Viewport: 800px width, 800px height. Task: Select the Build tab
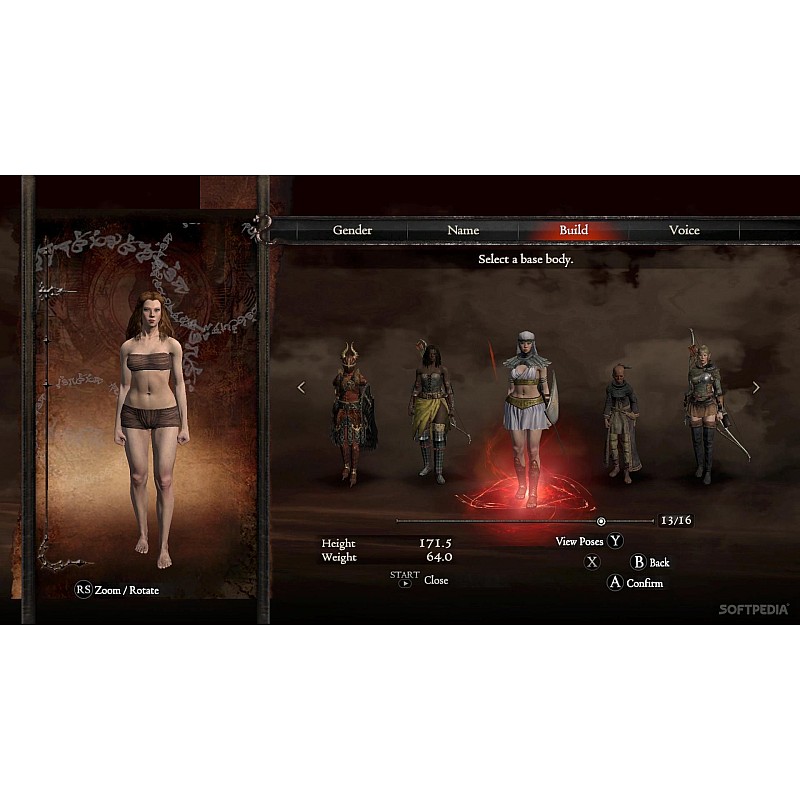(573, 230)
